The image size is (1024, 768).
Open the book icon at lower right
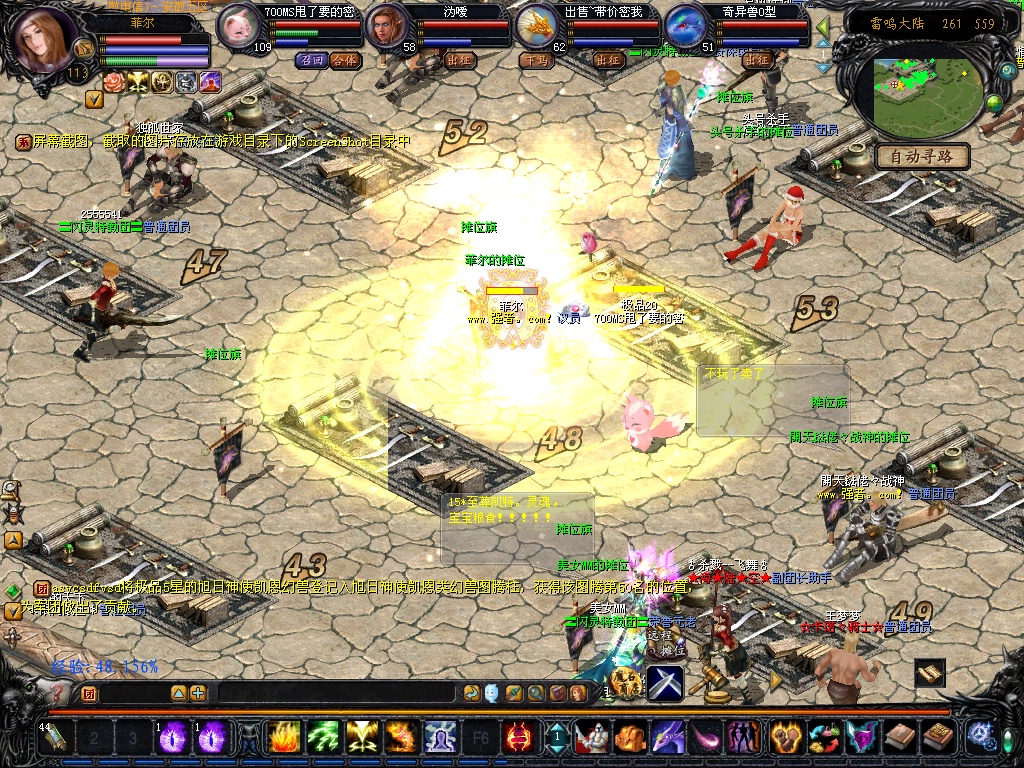[930, 674]
